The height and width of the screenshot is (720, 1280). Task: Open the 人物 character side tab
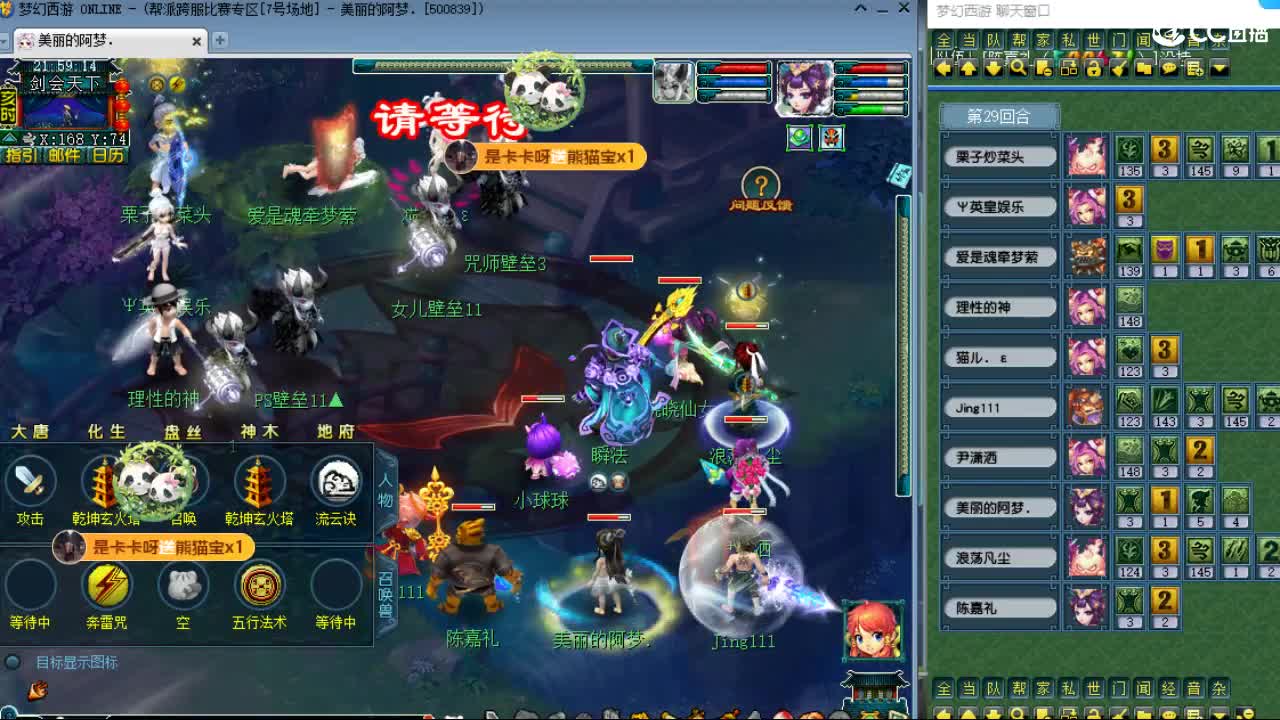385,492
